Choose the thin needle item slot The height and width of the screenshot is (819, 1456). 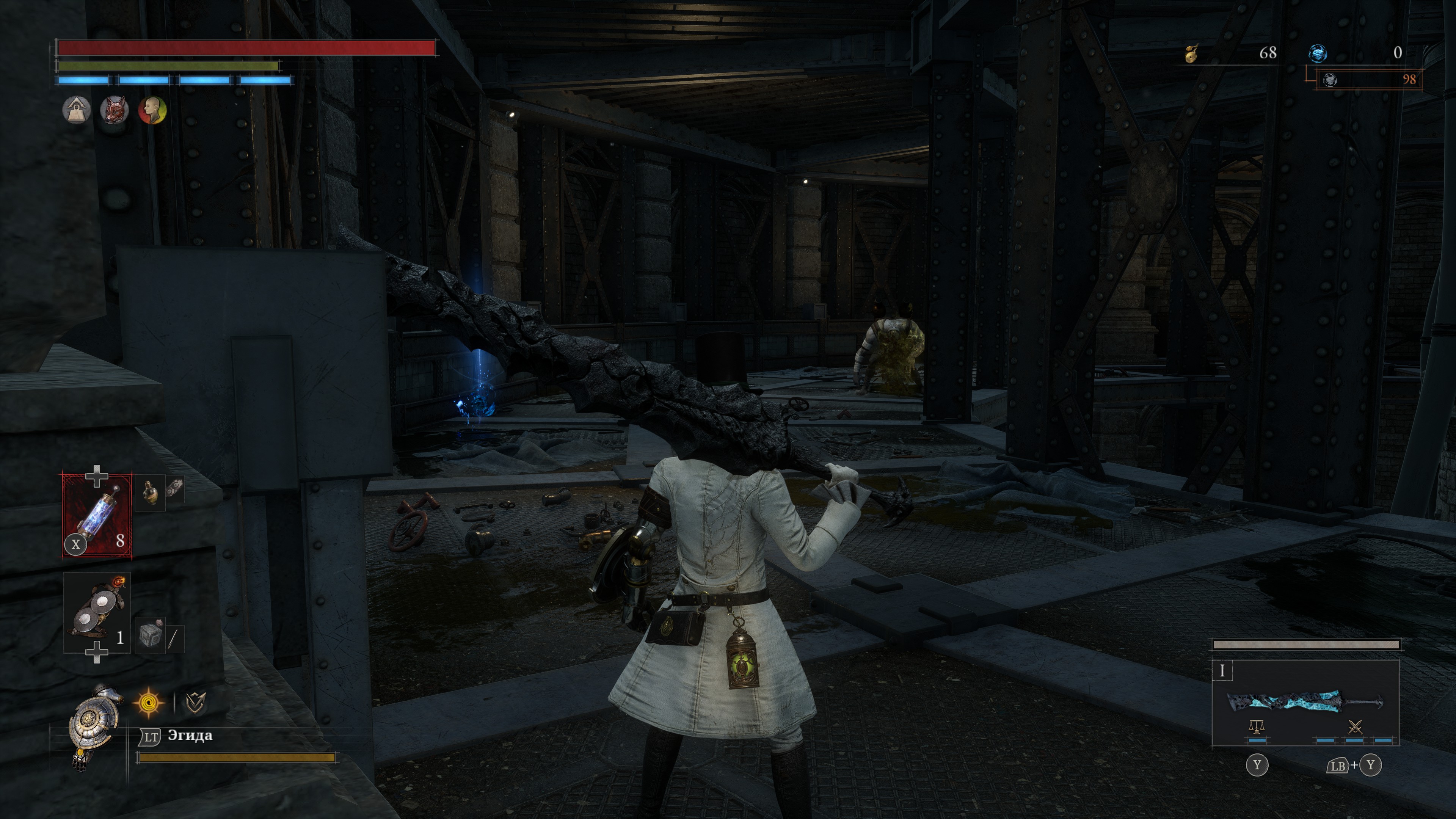coord(174,637)
